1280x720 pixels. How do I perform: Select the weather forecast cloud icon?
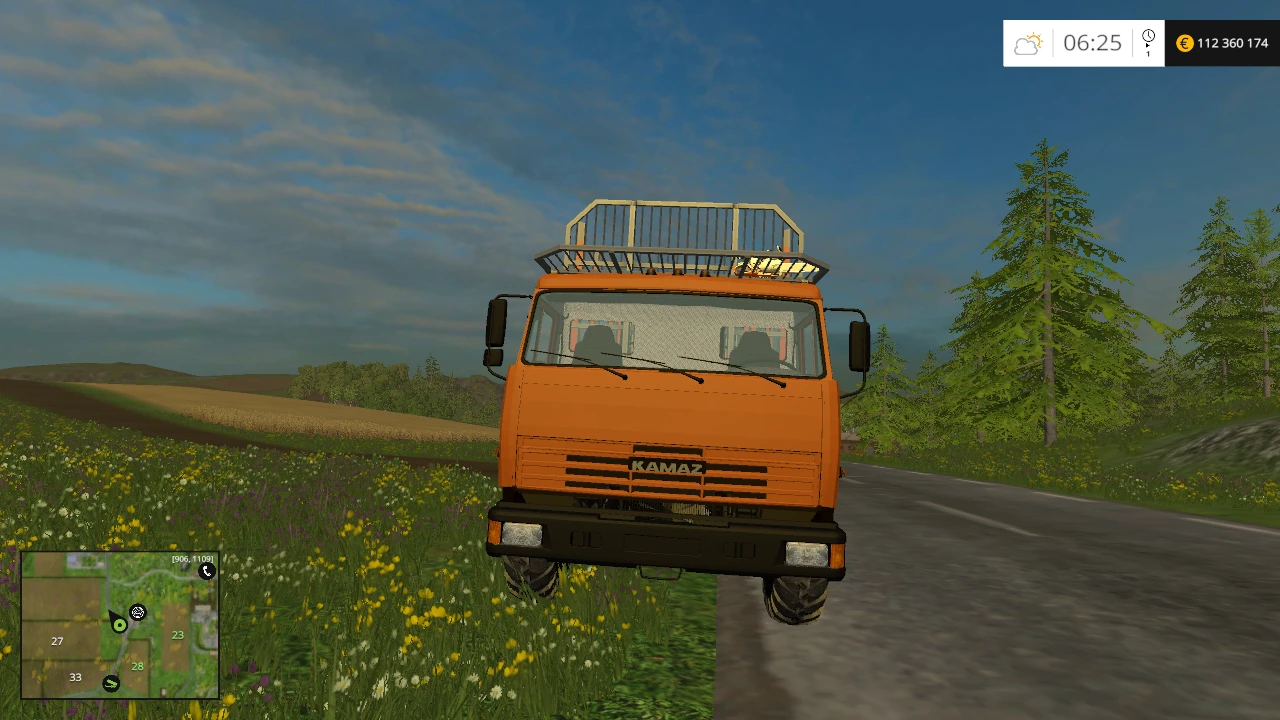pyautogui.click(x=1028, y=43)
